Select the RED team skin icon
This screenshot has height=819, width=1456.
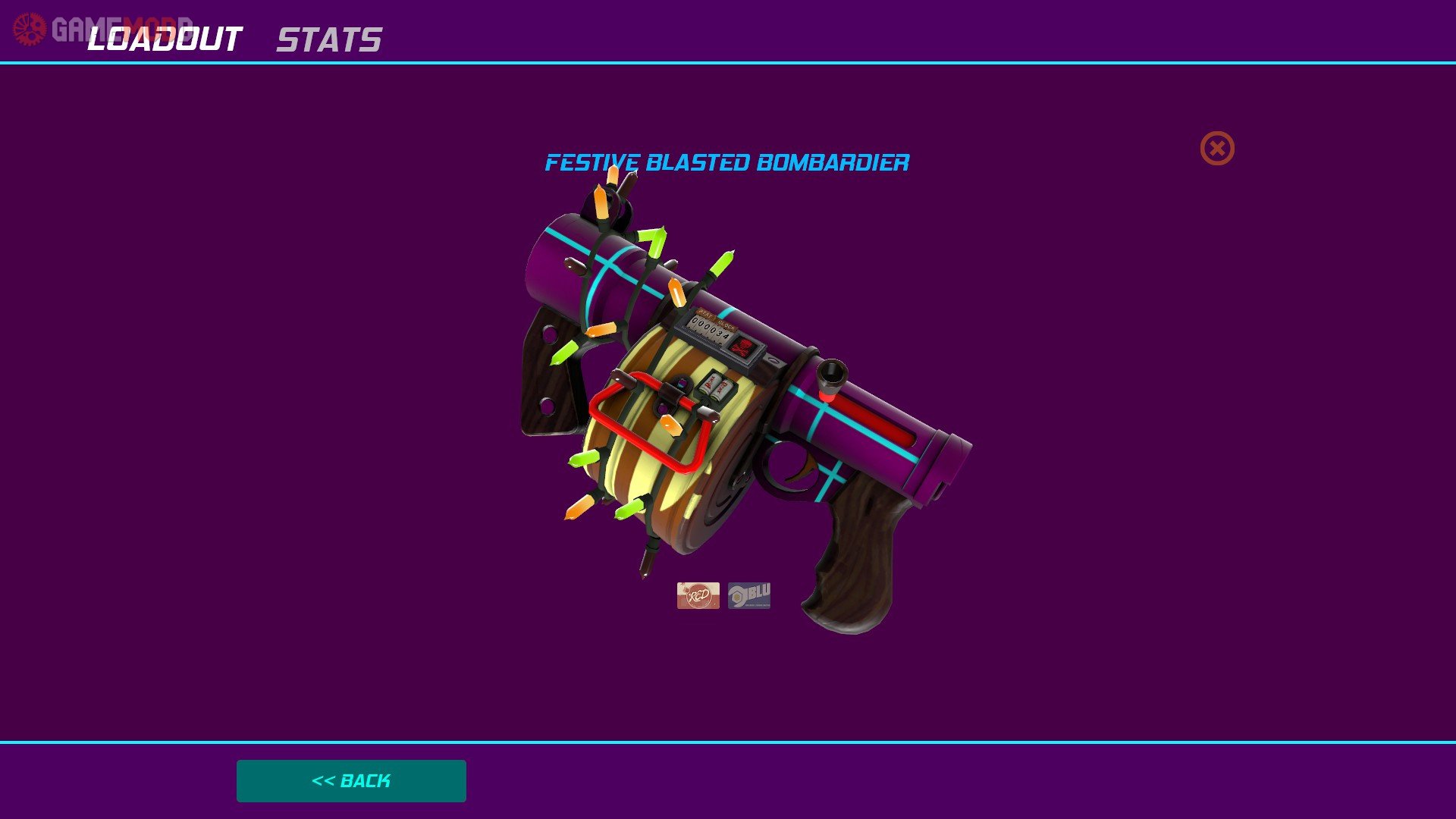pos(698,595)
